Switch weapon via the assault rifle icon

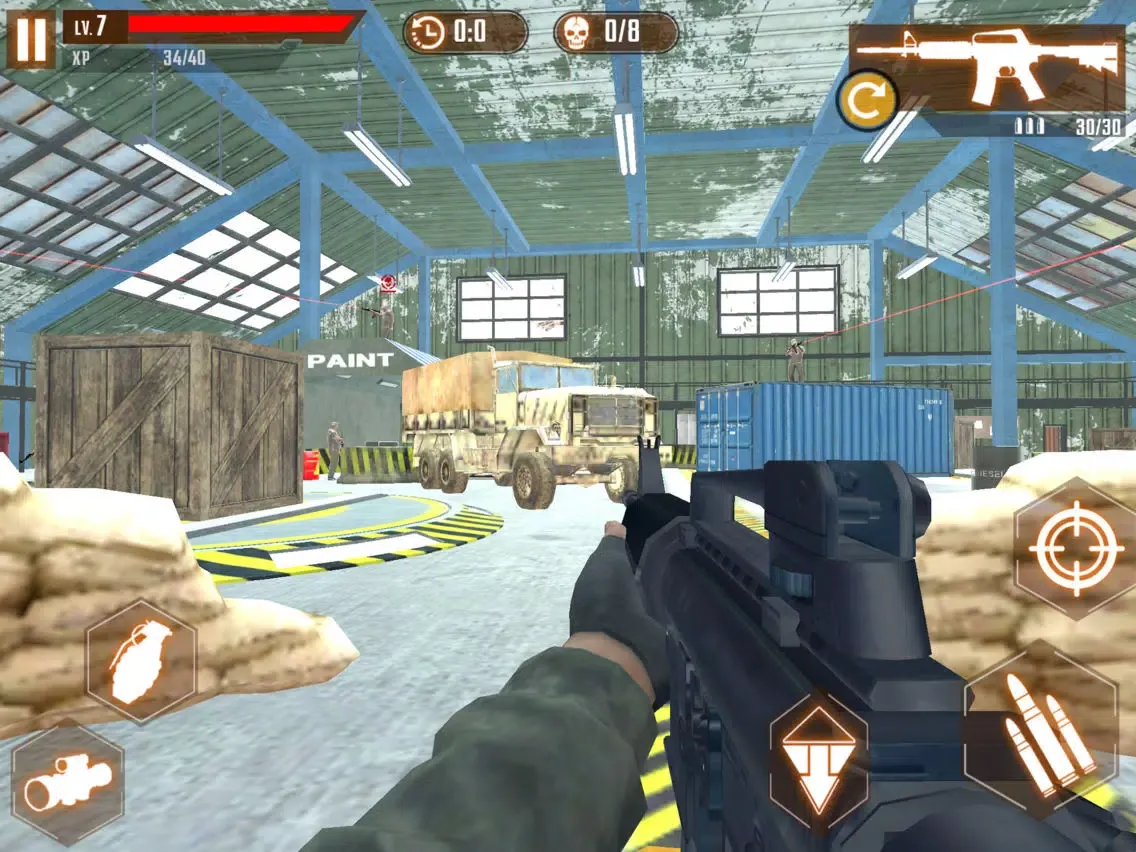click(x=987, y=67)
